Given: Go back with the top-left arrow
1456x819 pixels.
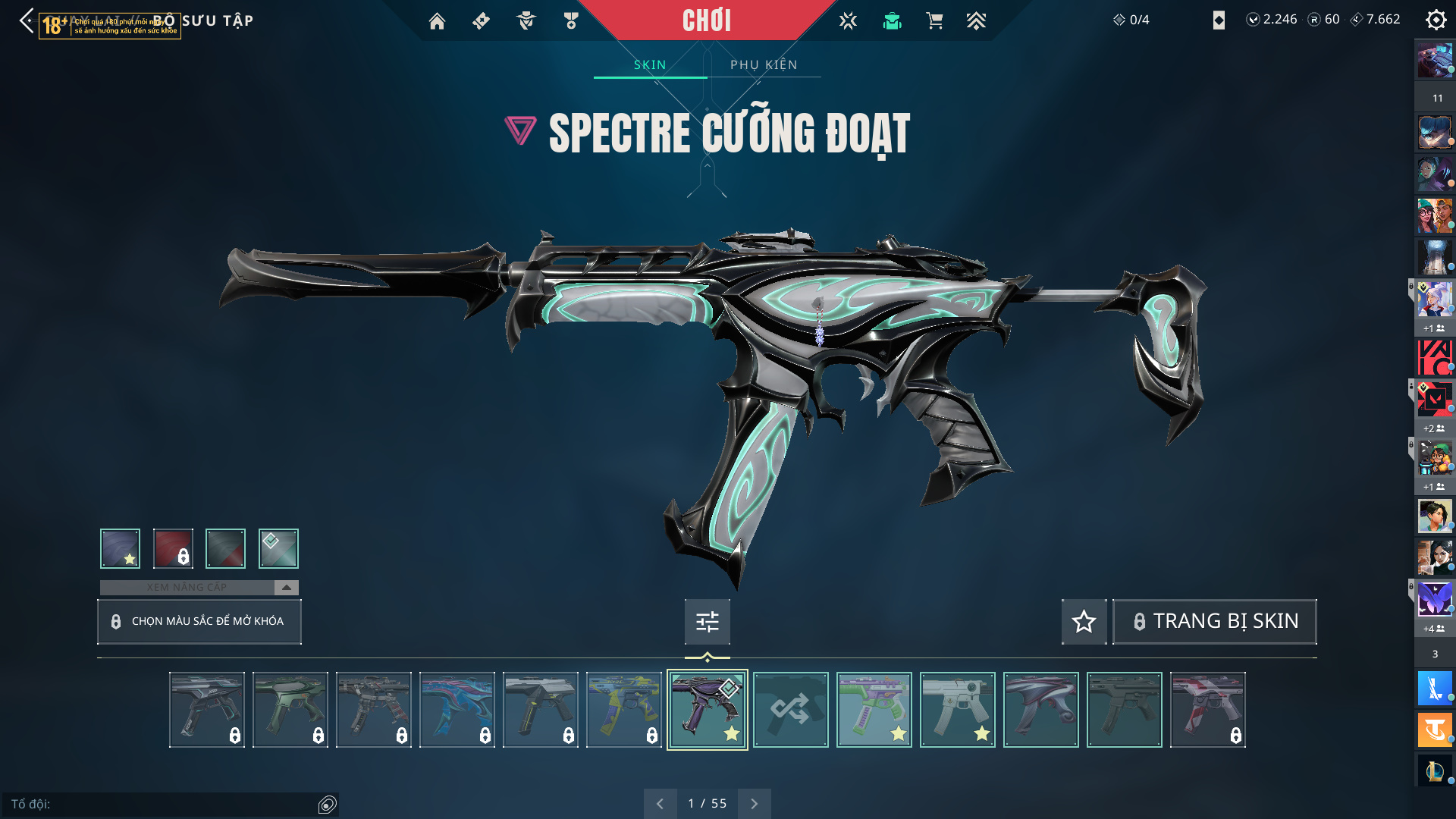Looking at the screenshot, I should click(x=27, y=20).
